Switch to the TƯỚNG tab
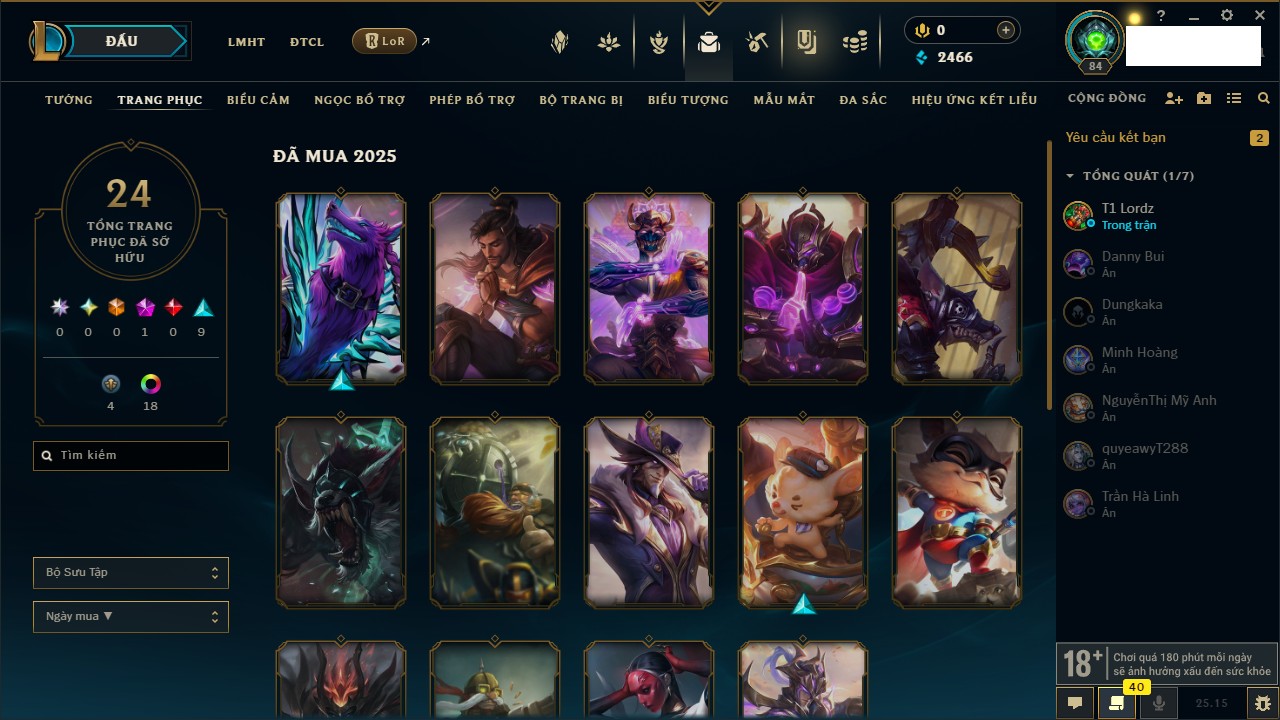 [69, 100]
